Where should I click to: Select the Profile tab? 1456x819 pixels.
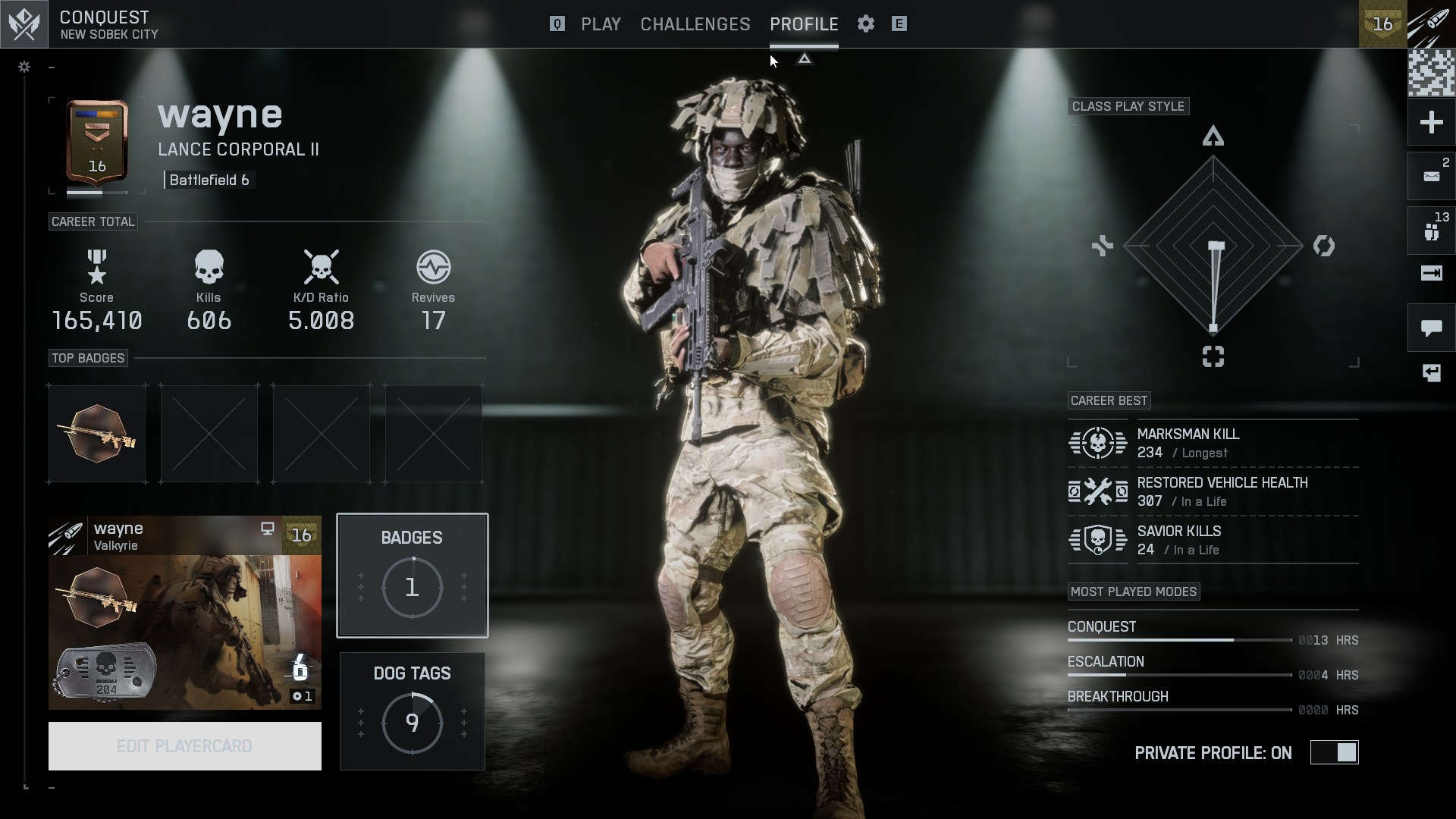(x=804, y=24)
